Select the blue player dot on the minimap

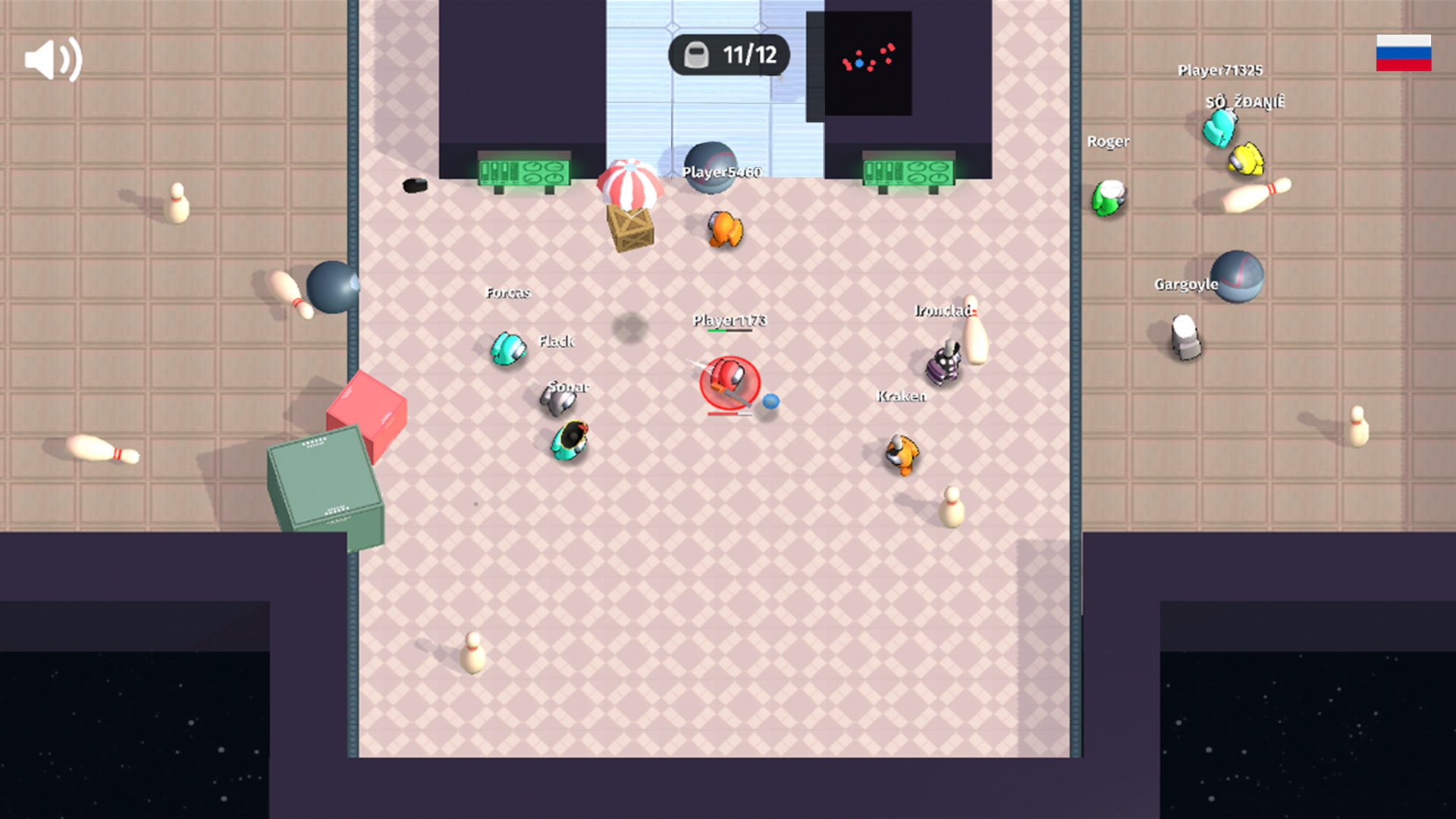(858, 64)
